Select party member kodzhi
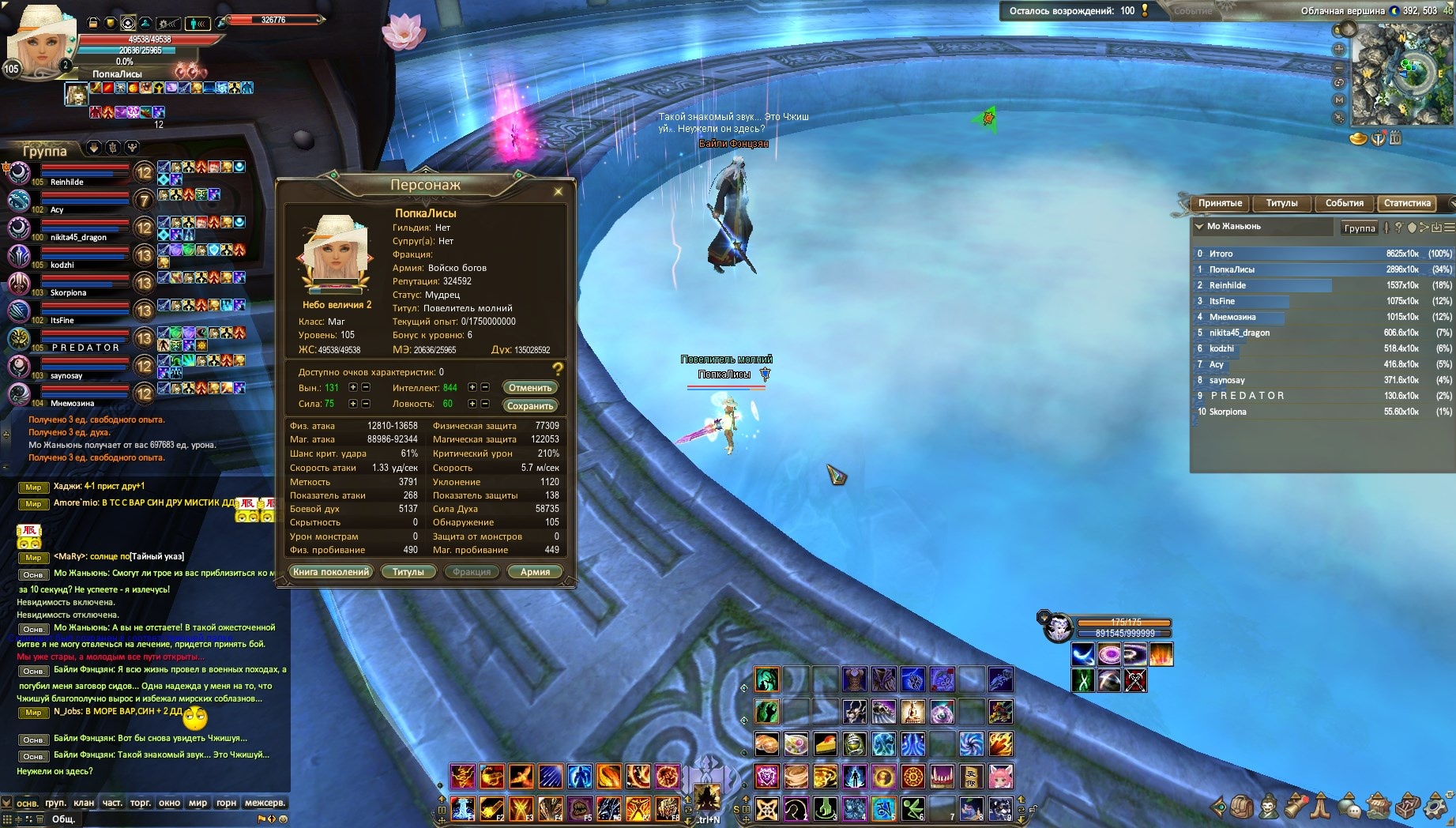Image resolution: width=1456 pixels, height=828 pixels. click(62, 265)
